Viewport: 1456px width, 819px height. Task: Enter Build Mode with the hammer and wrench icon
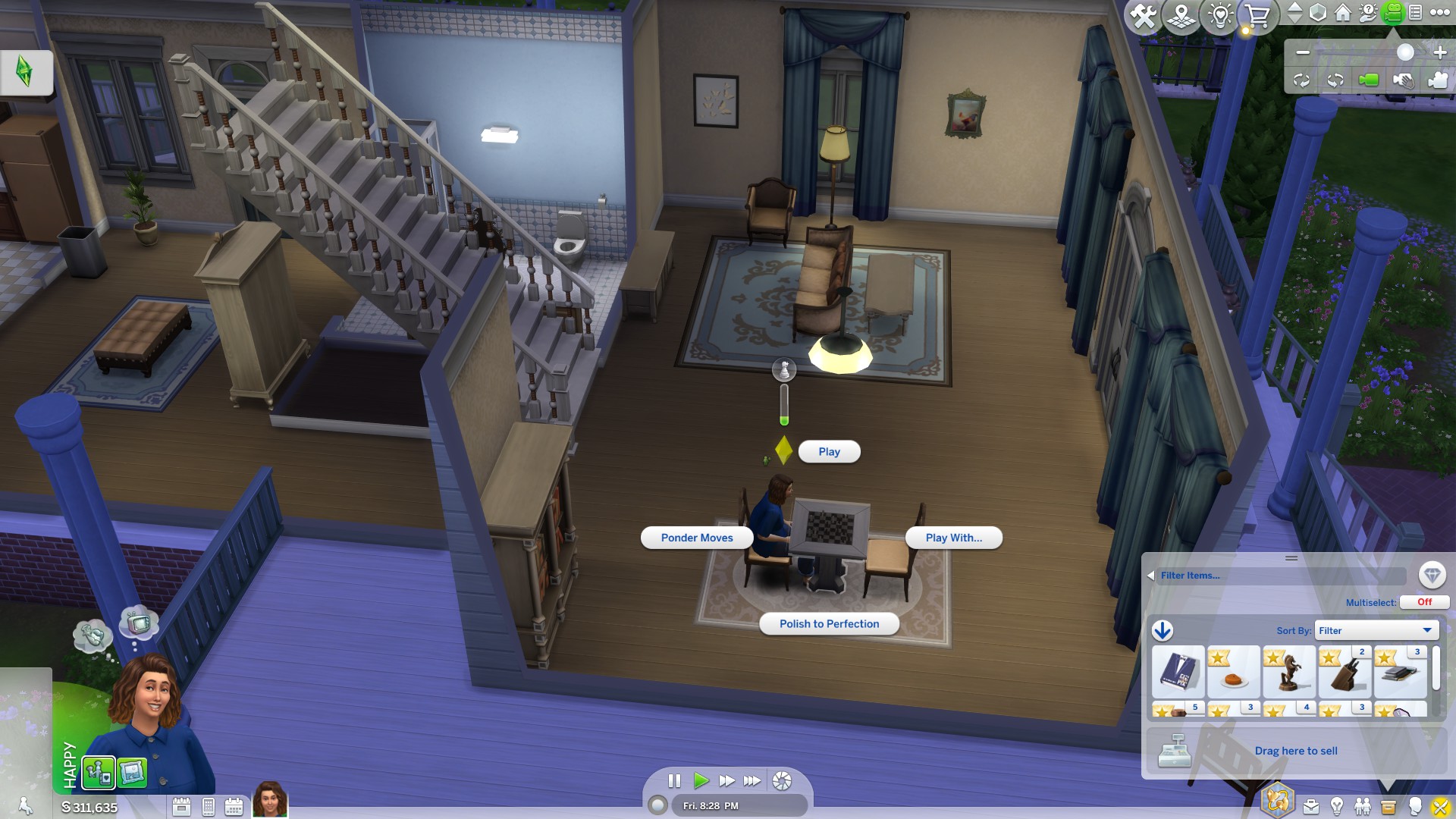click(x=1144, y=14)
